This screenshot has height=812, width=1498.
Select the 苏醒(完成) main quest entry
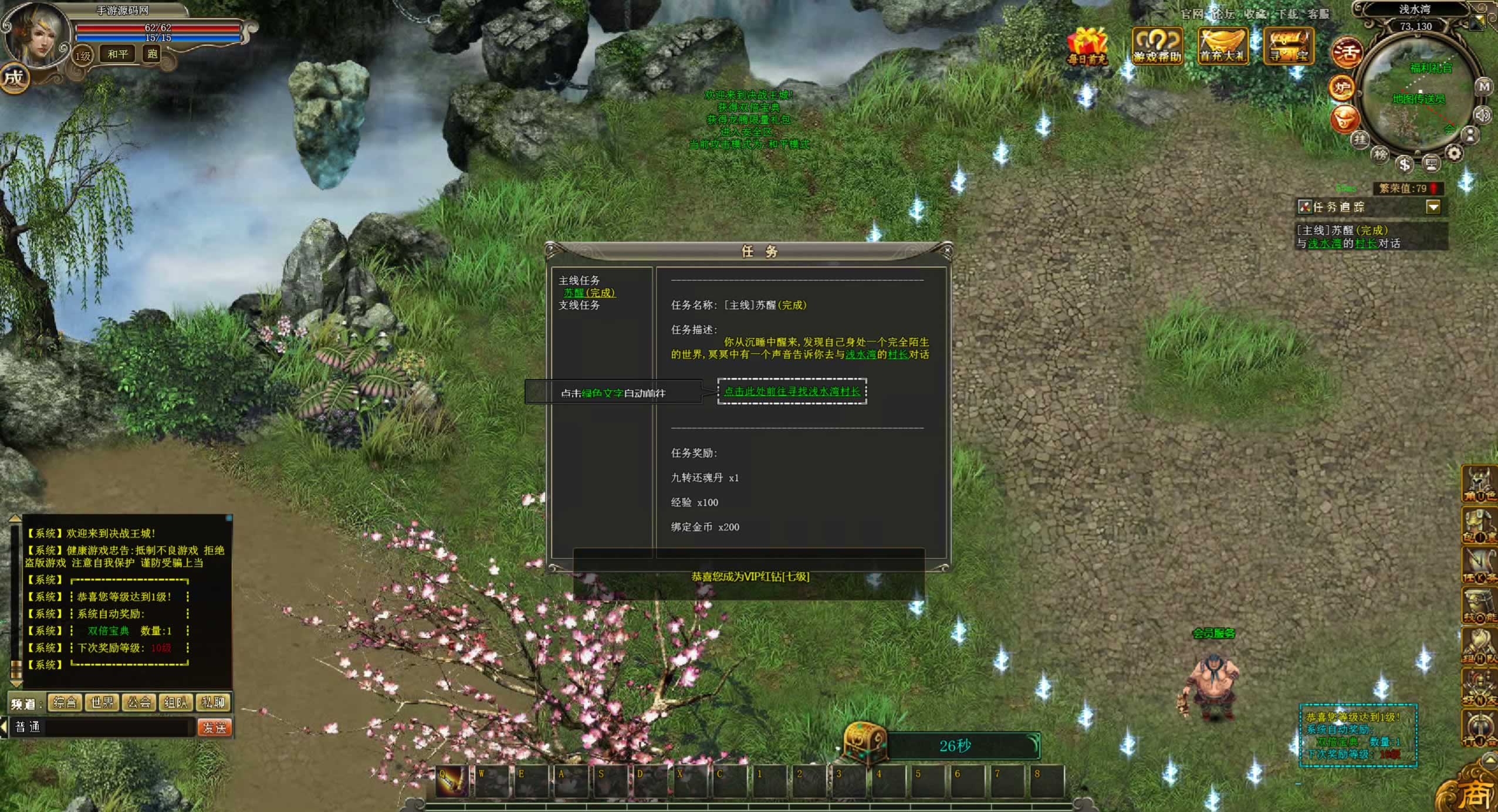coord(589,293)
